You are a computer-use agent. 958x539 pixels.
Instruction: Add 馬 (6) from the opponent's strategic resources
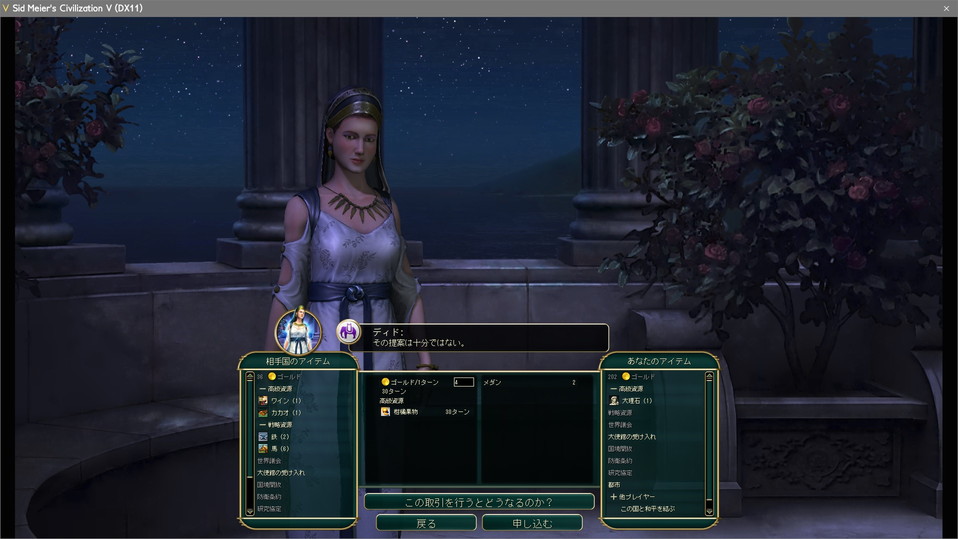278,449
